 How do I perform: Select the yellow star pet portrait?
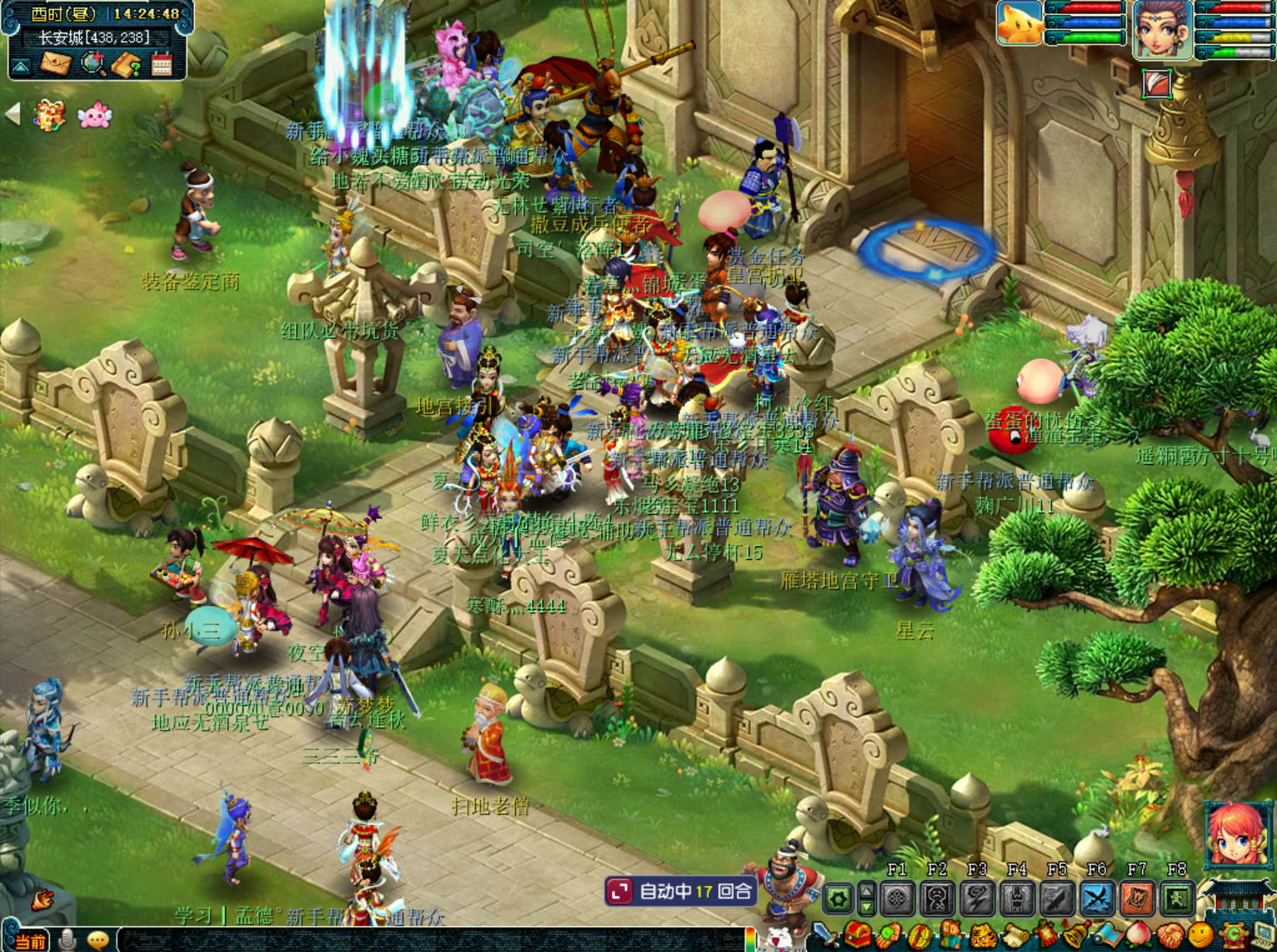click(x=1020, y=23)
